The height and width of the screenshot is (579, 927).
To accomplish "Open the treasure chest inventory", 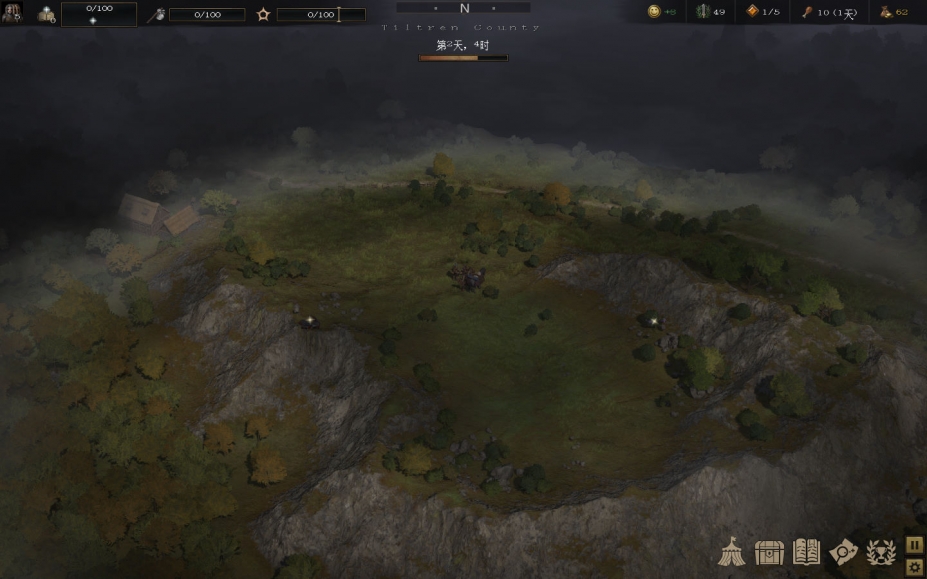I will (x=769, y=551).
